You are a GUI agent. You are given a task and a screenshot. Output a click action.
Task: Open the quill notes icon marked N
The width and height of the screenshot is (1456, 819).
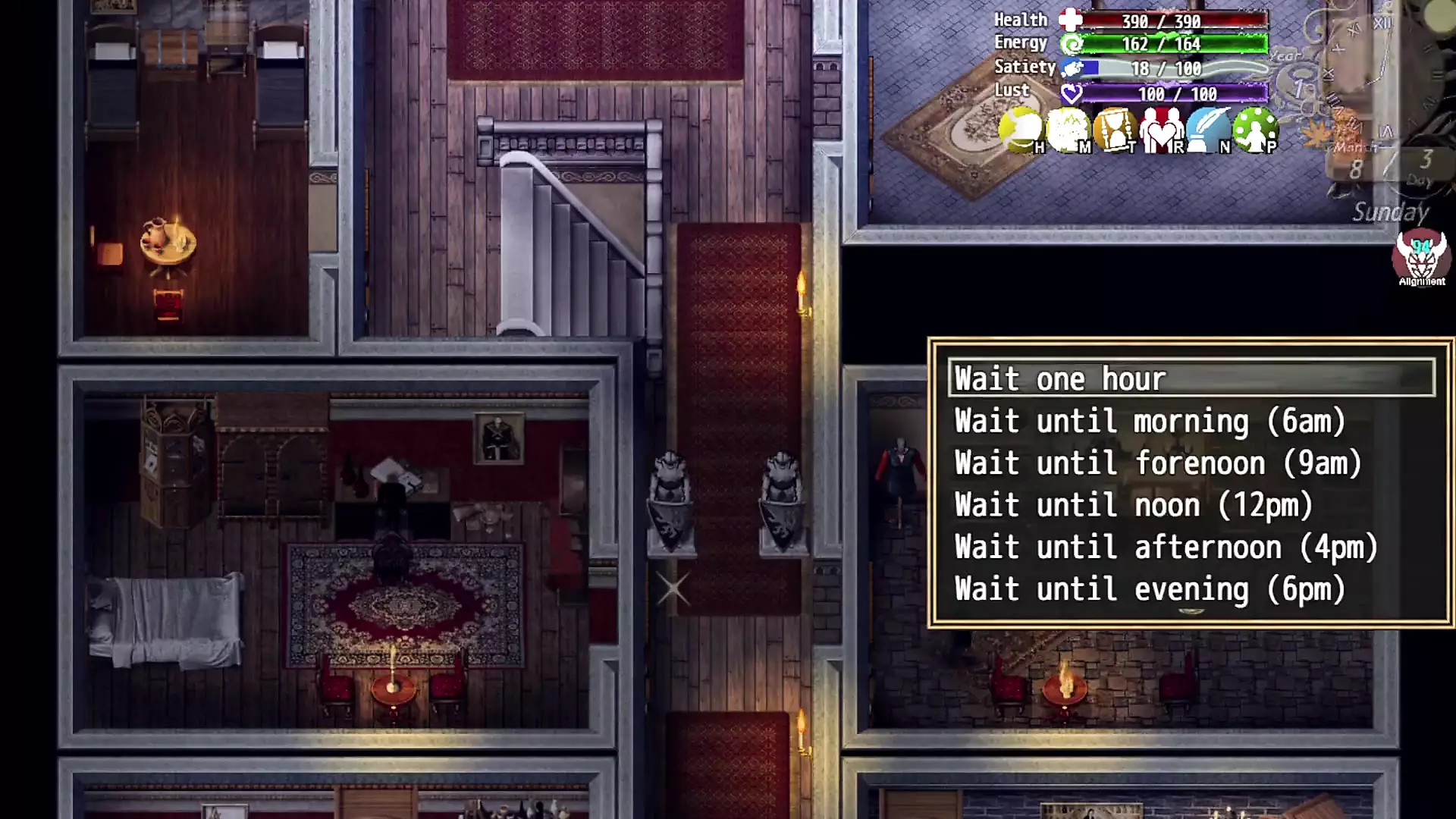pyautogui.click(x=1209, y=130)
